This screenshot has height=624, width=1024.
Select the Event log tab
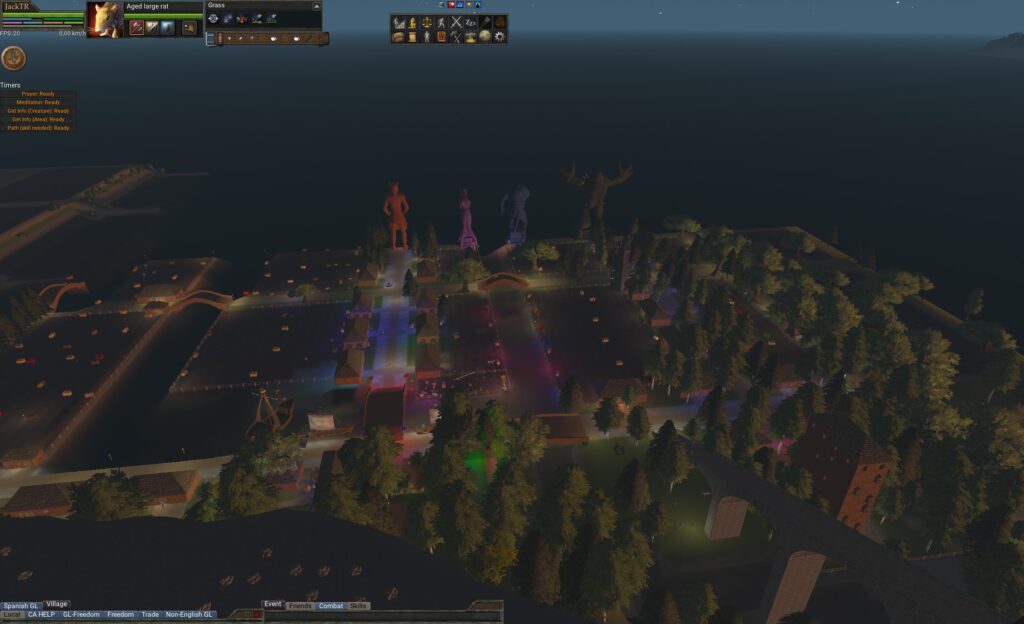click(273, 604)
